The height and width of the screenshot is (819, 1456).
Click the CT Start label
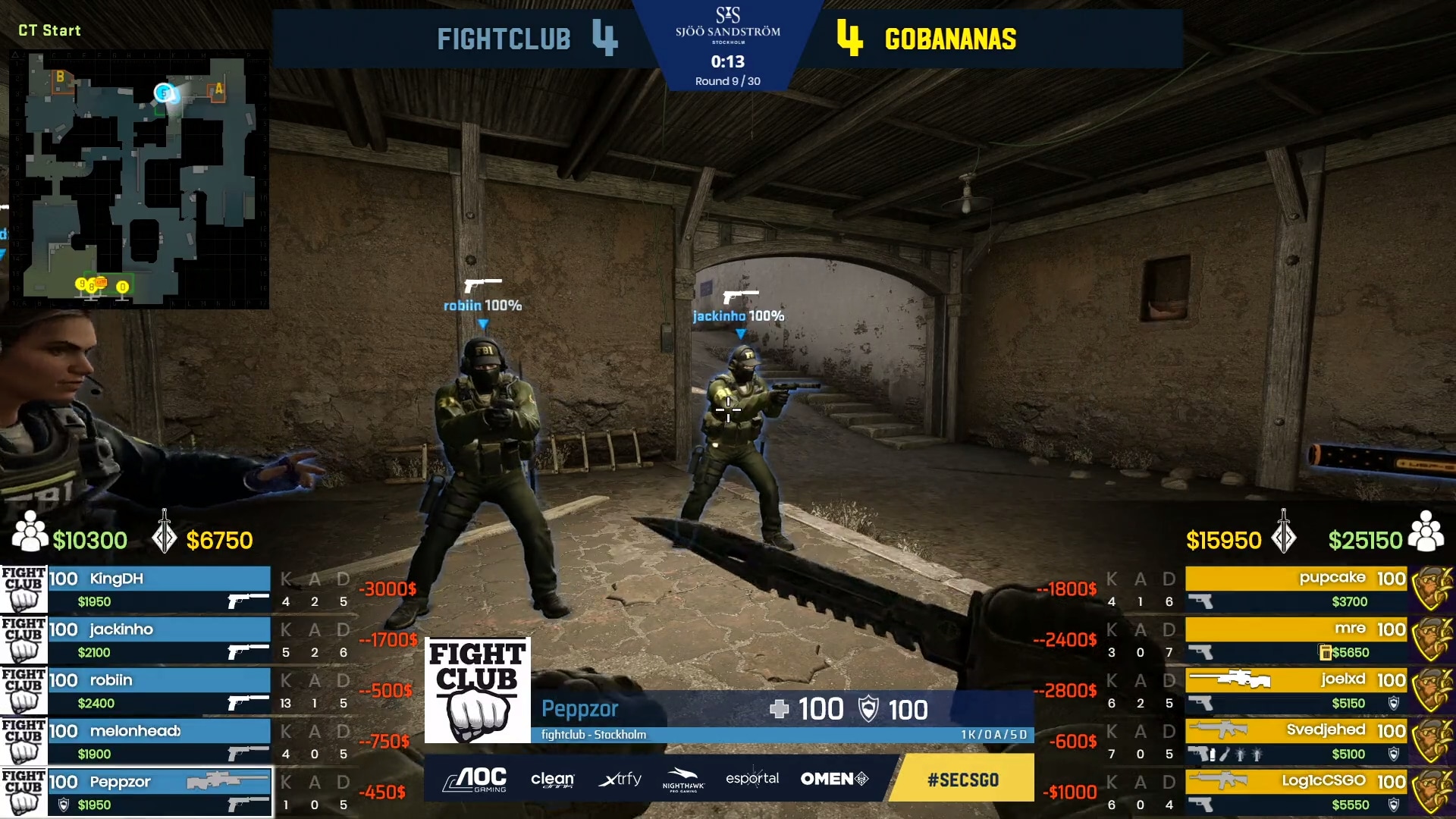(49, 31)
